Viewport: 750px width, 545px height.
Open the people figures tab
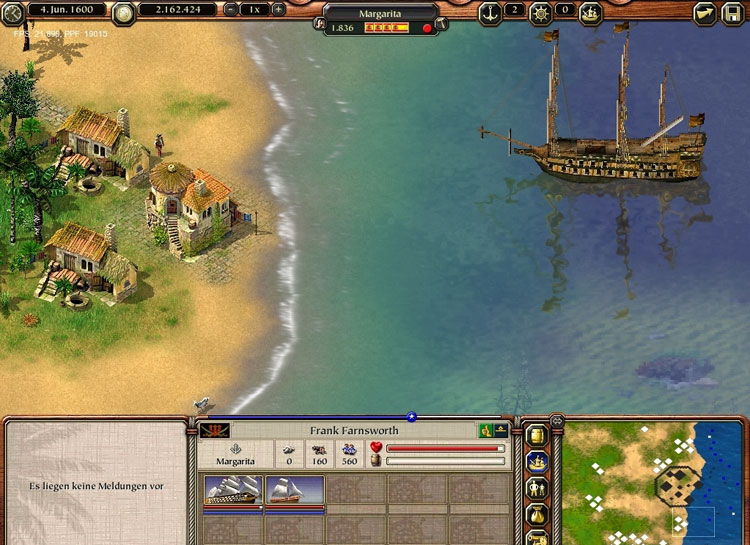click(x=537, y=489)
